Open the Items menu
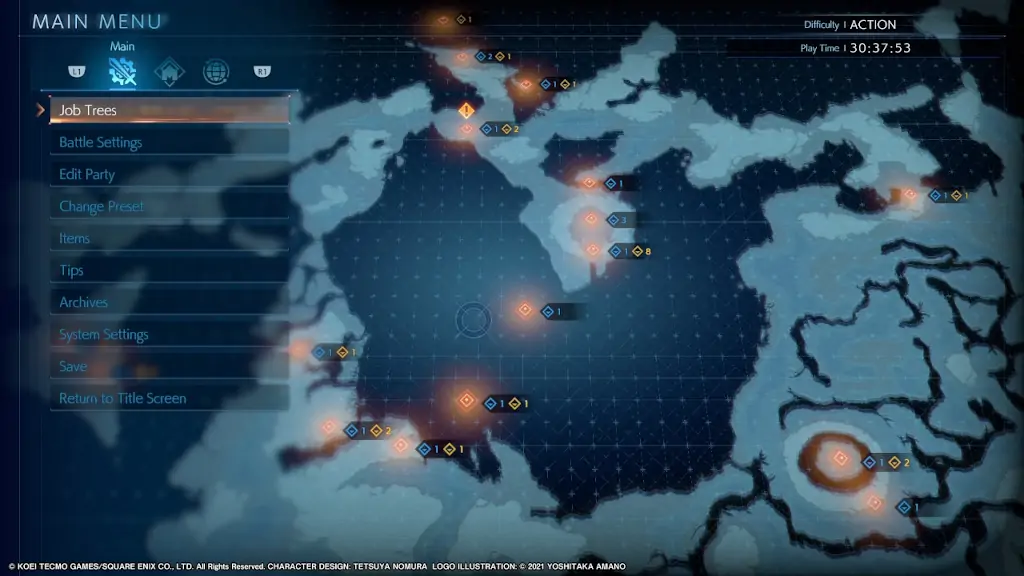This screenshot has width=1024, height=576. click(168, 238)
